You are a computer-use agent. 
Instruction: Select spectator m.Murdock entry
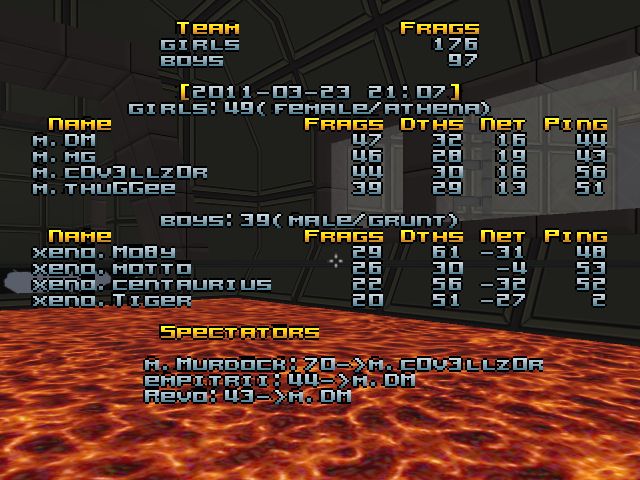point(343,364)
